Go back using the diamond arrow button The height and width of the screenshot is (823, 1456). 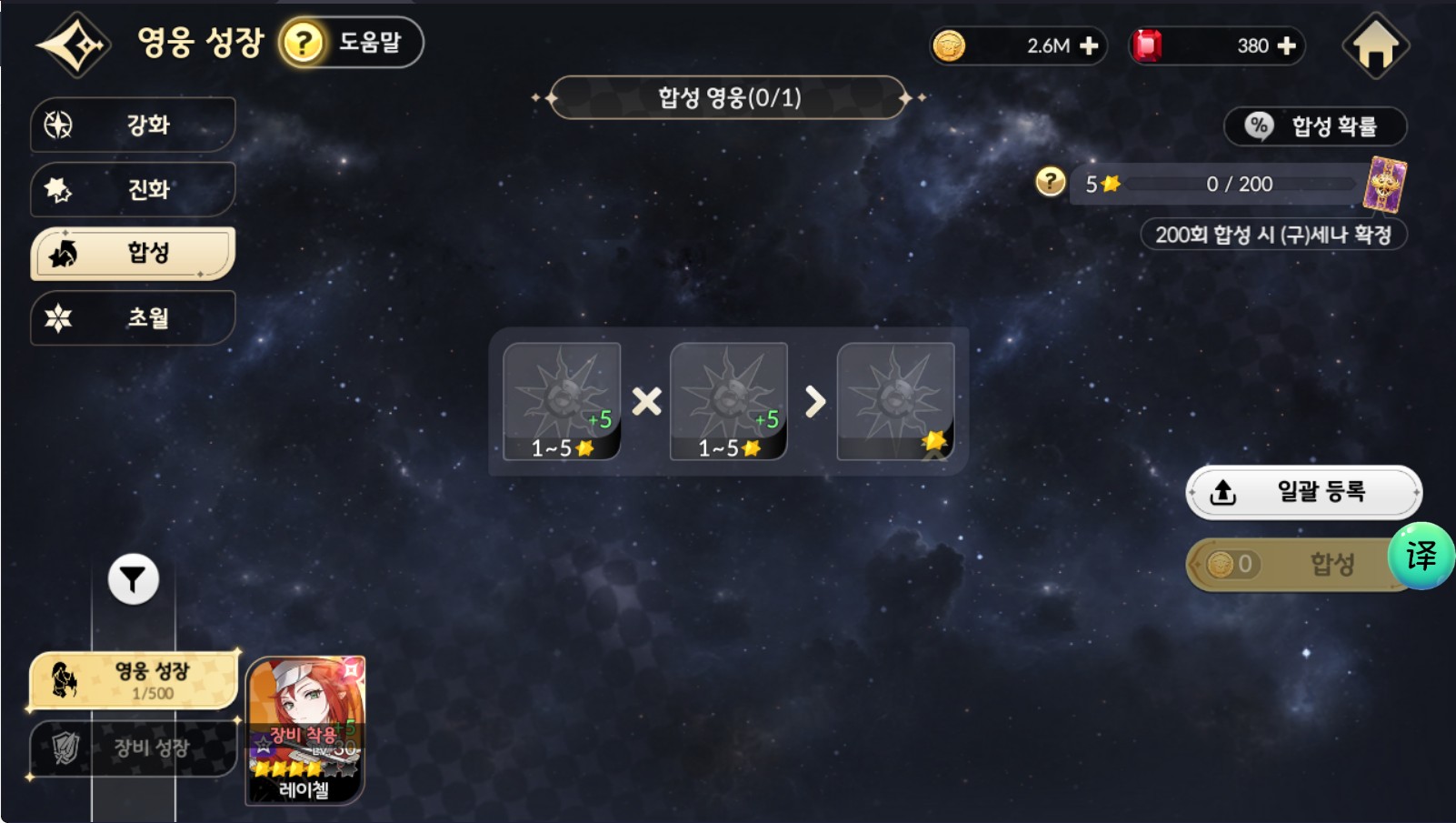click(73, 44)
